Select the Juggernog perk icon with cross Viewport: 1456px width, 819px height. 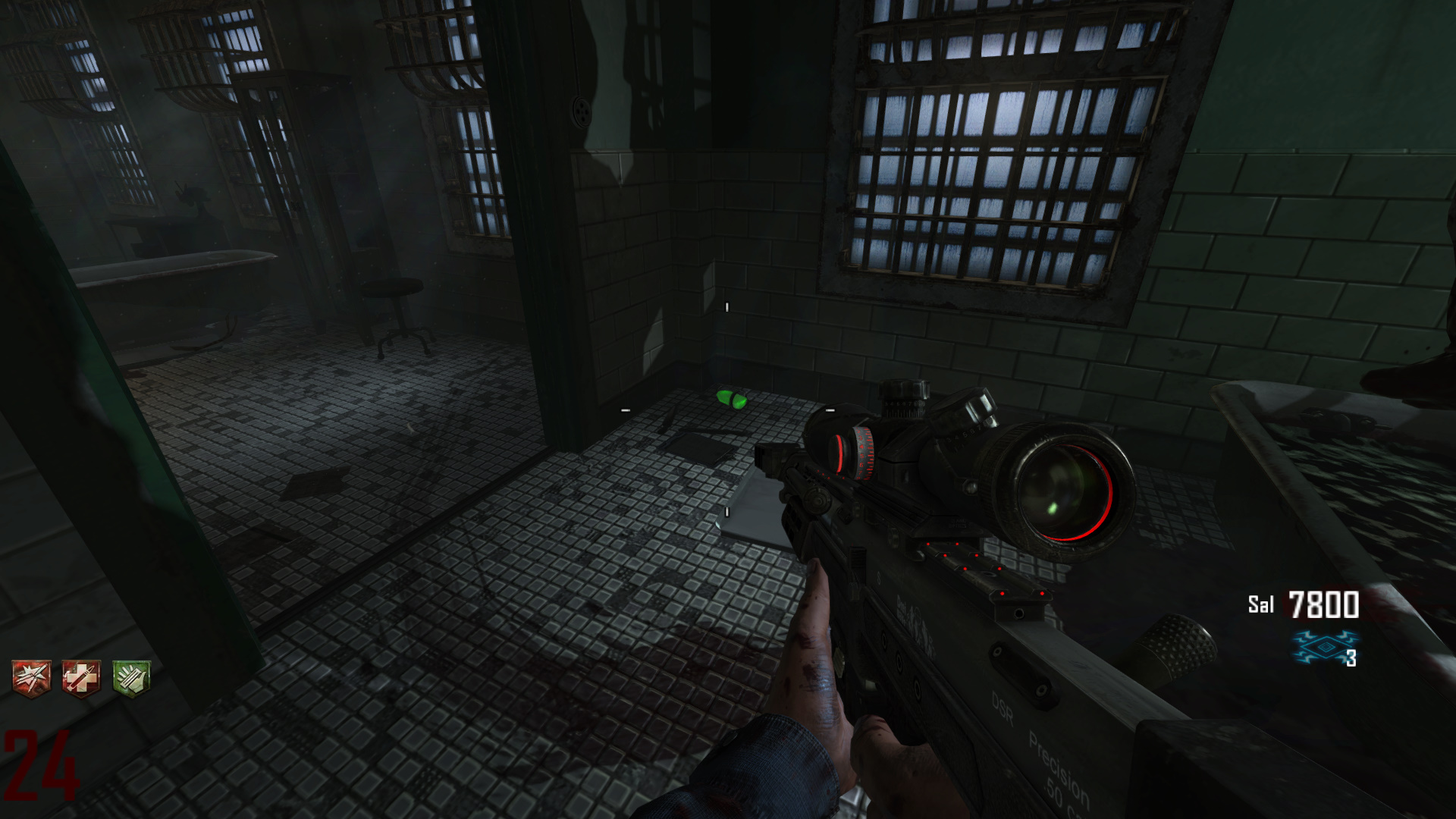[81, 677]
